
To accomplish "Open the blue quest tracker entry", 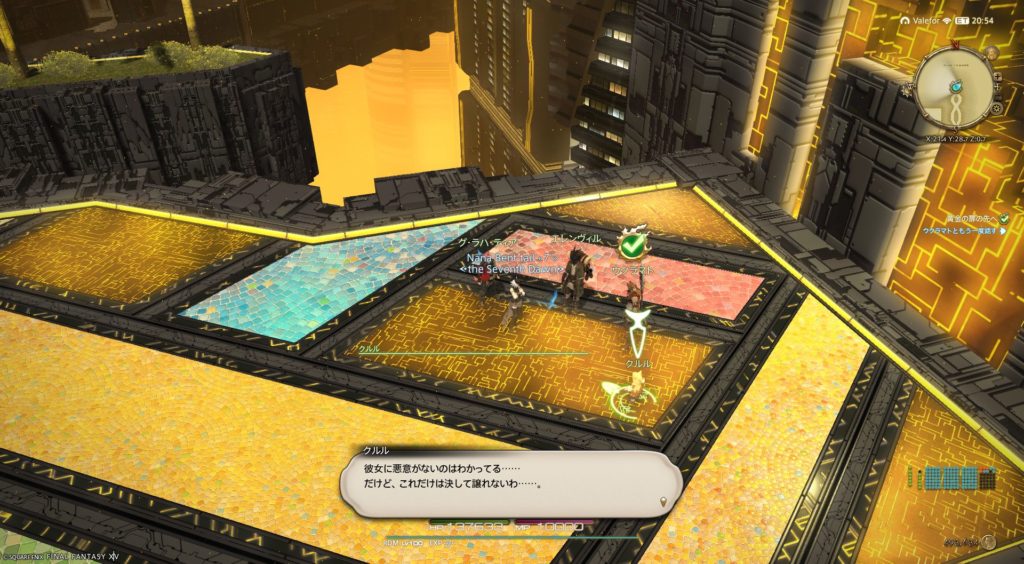I will click(958, 231).
